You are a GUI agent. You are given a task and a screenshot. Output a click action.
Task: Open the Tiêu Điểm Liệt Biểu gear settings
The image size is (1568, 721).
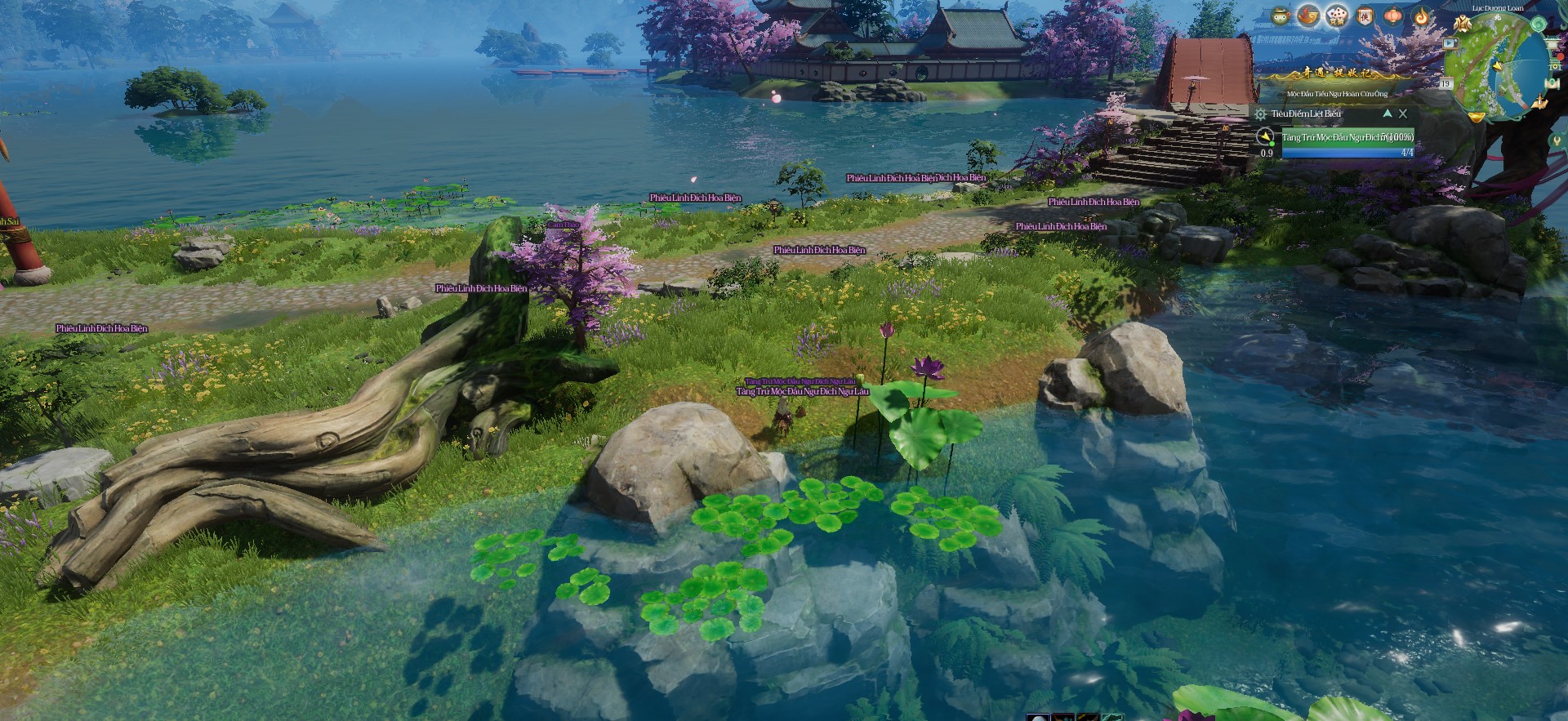(1261, 114)
